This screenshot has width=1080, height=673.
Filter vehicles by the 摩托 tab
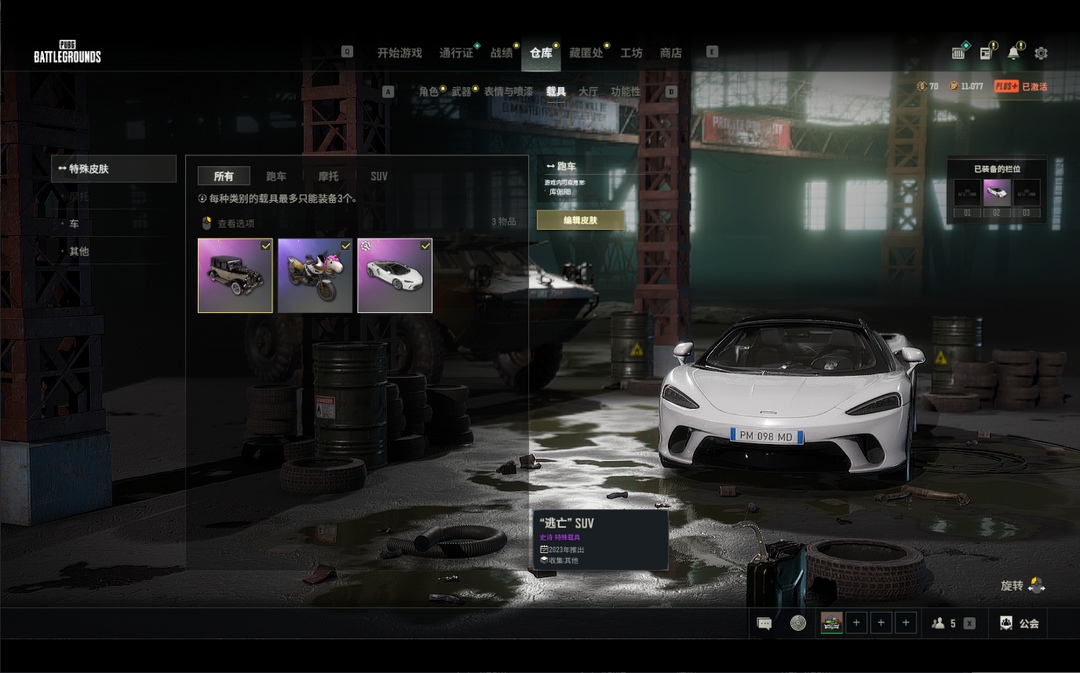[x=328, y=176]
